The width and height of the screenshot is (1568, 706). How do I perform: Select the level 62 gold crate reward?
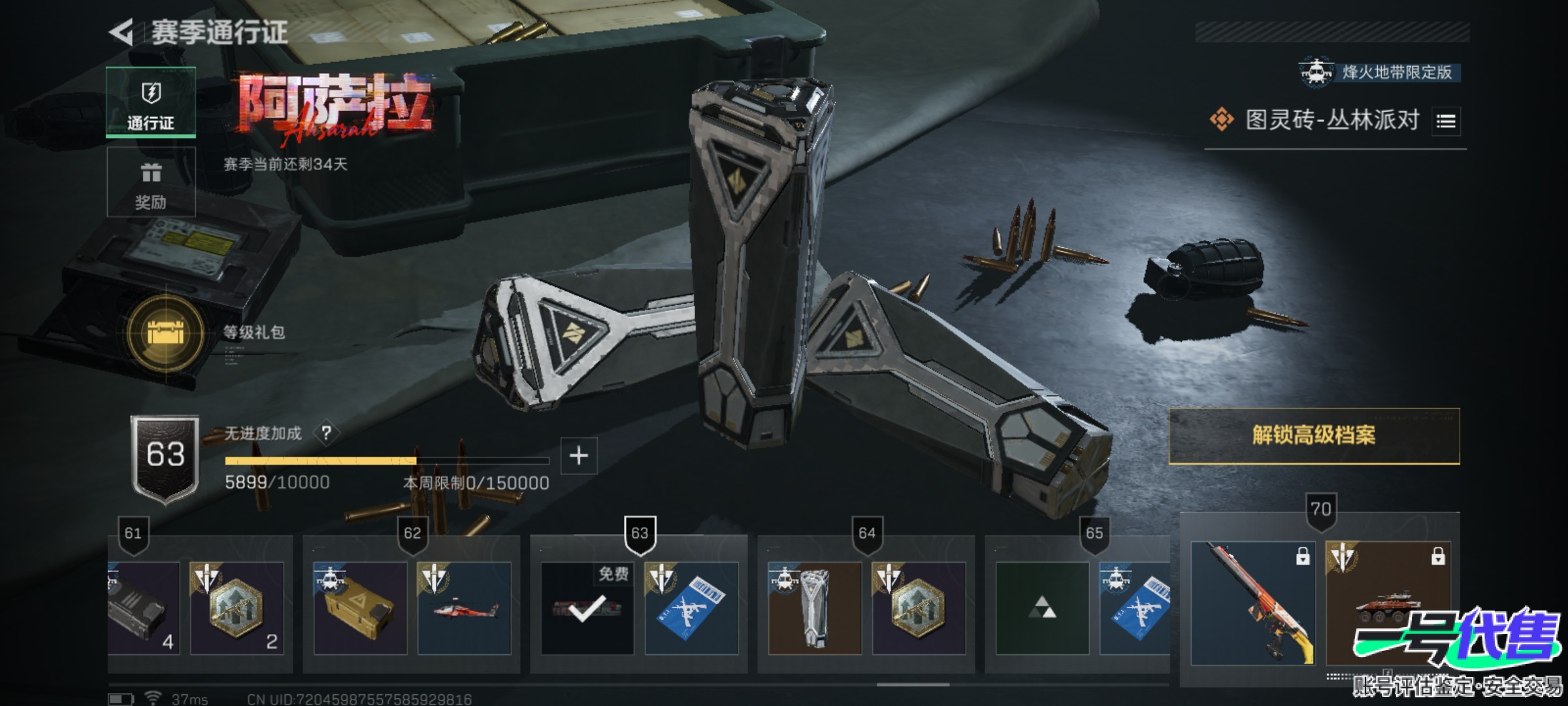coord(360,608)
